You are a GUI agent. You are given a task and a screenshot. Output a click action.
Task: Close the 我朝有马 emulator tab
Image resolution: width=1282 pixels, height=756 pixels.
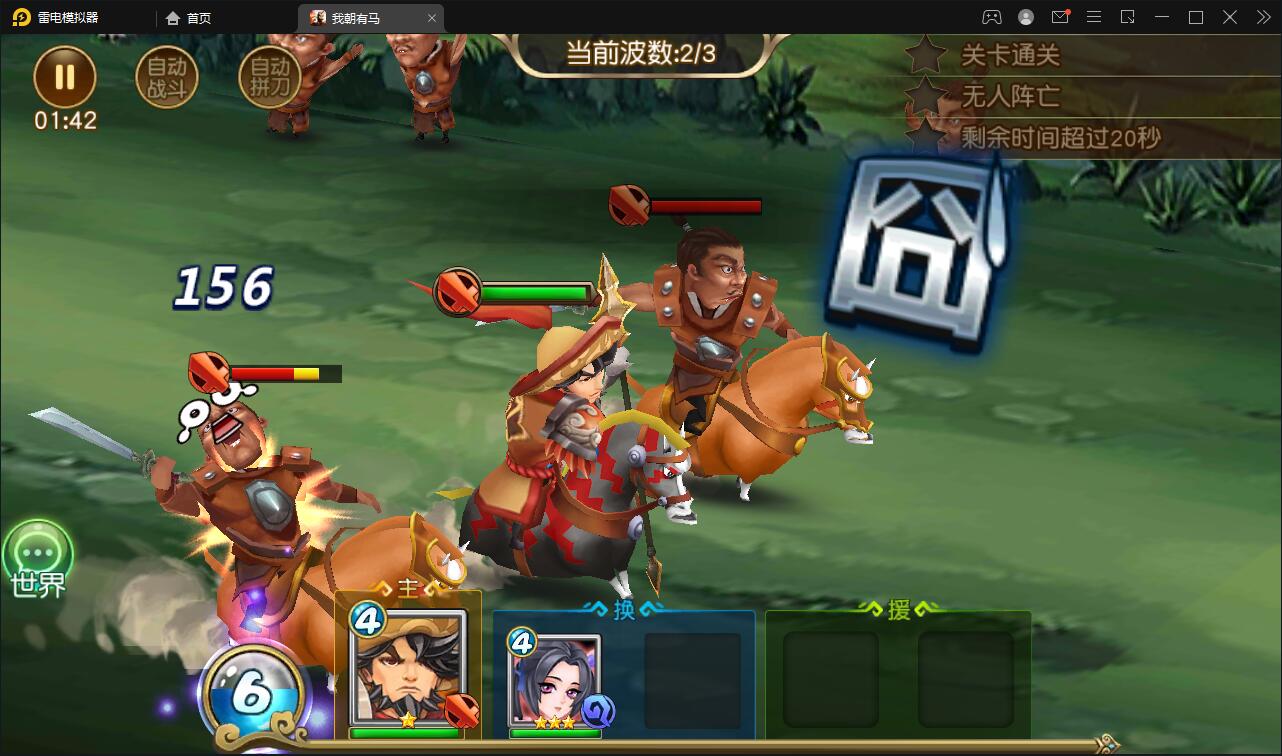coord(432,18)
